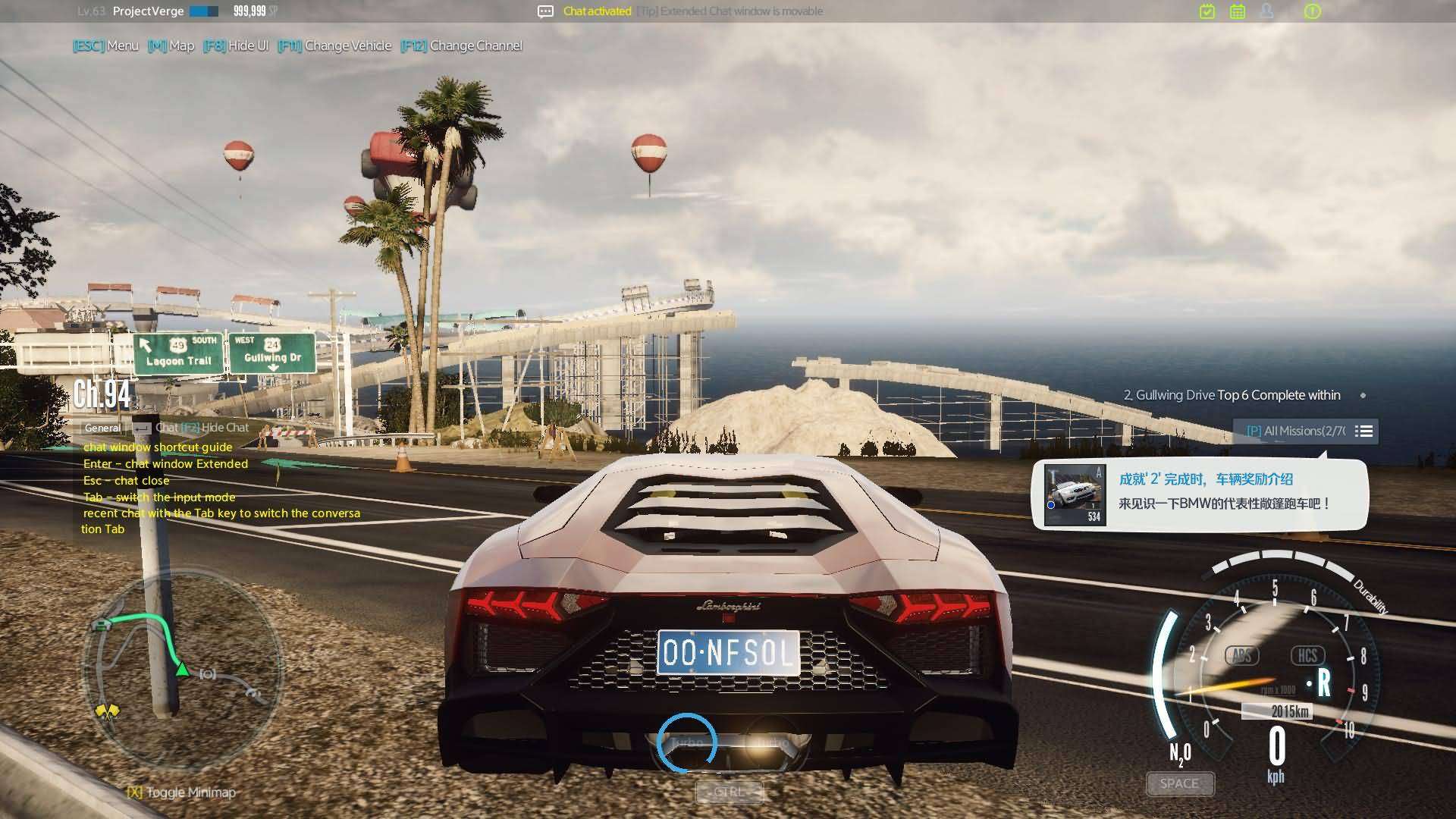Toggle Minimap label below the minimap

pyautogui.click(x=182, y=792)
